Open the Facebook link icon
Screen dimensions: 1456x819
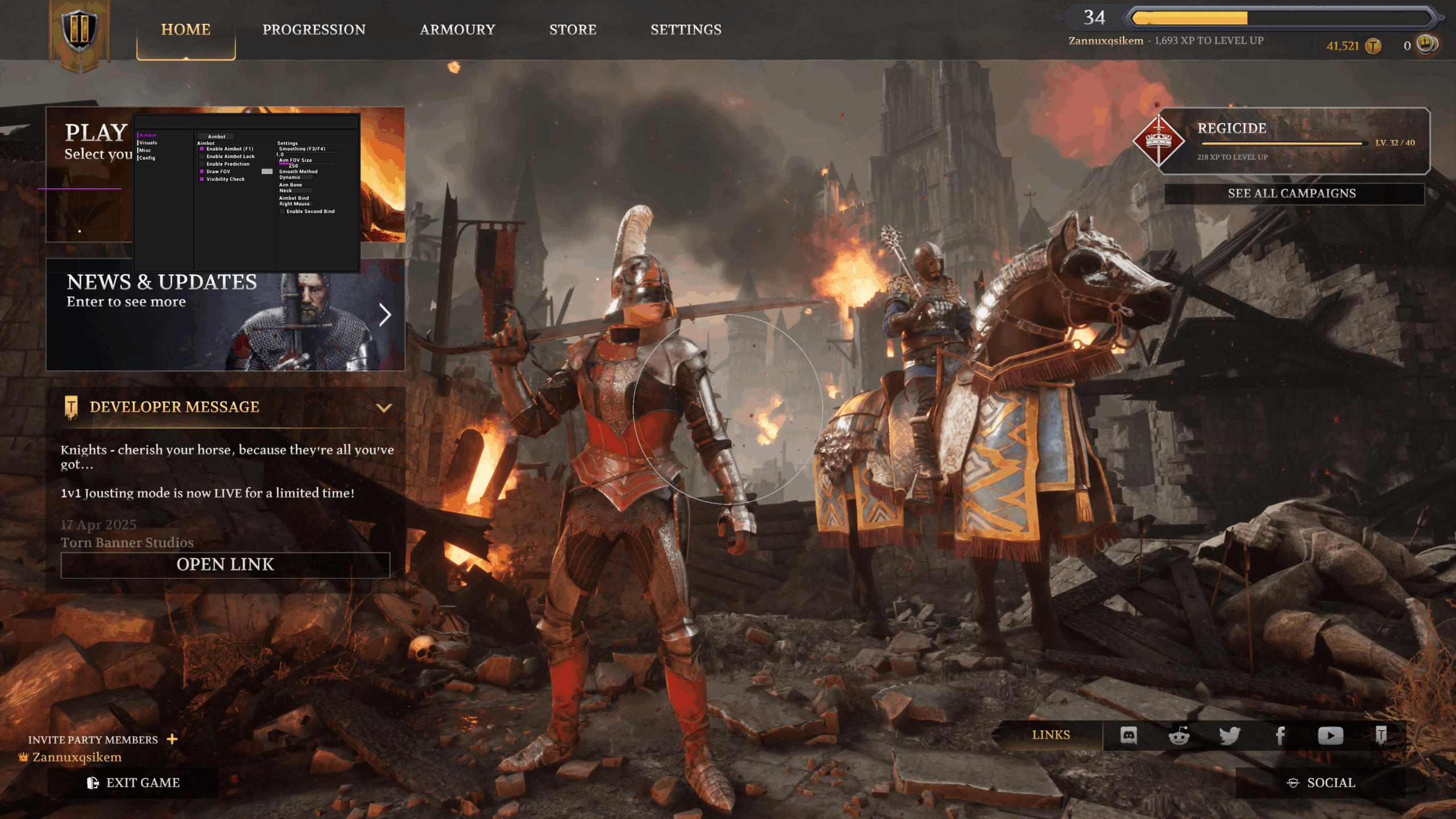click(x=1280, y=734)
